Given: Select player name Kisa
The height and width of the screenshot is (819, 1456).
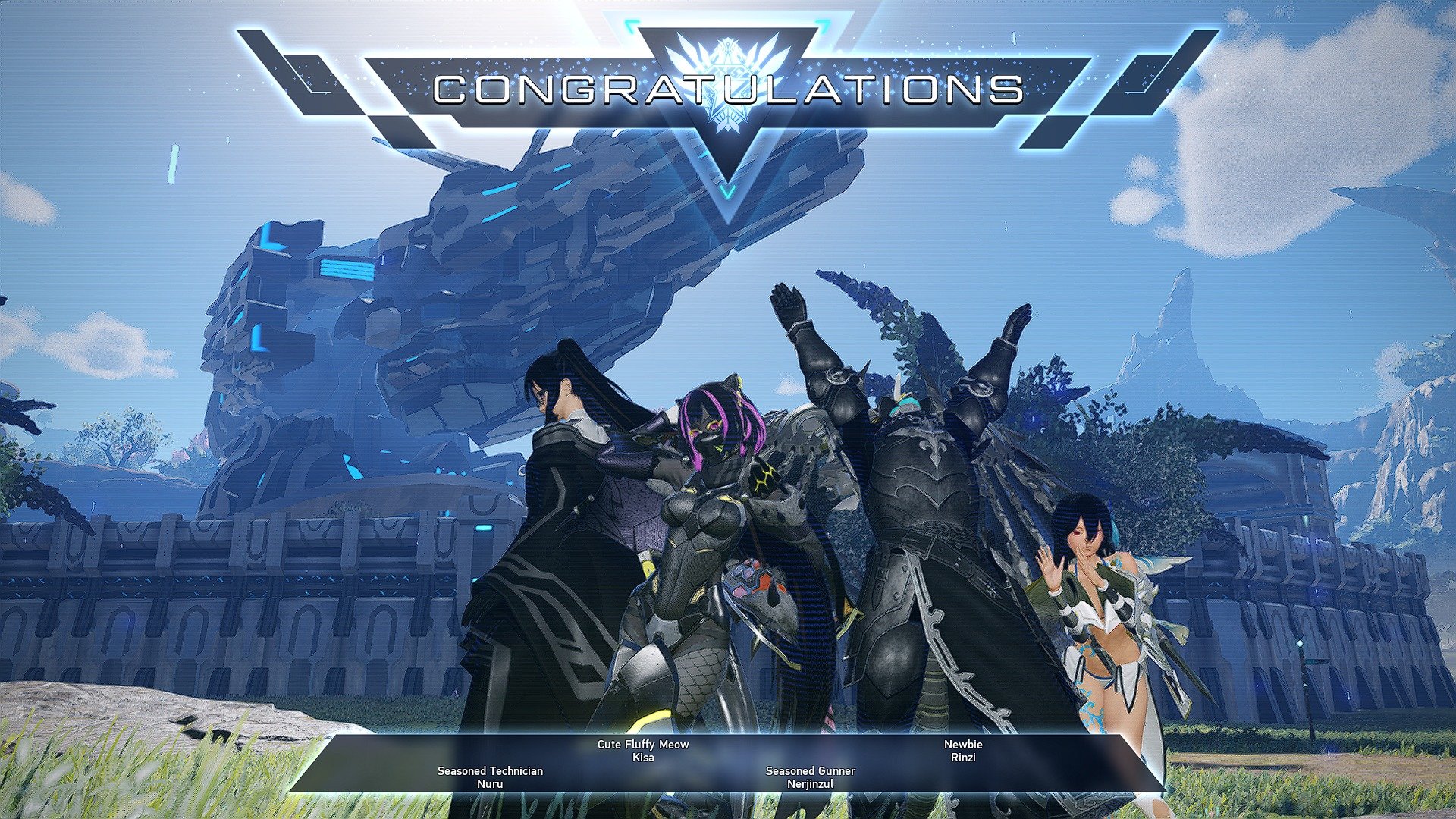Looking at the screenshot, I should click(x=641, y=756).
